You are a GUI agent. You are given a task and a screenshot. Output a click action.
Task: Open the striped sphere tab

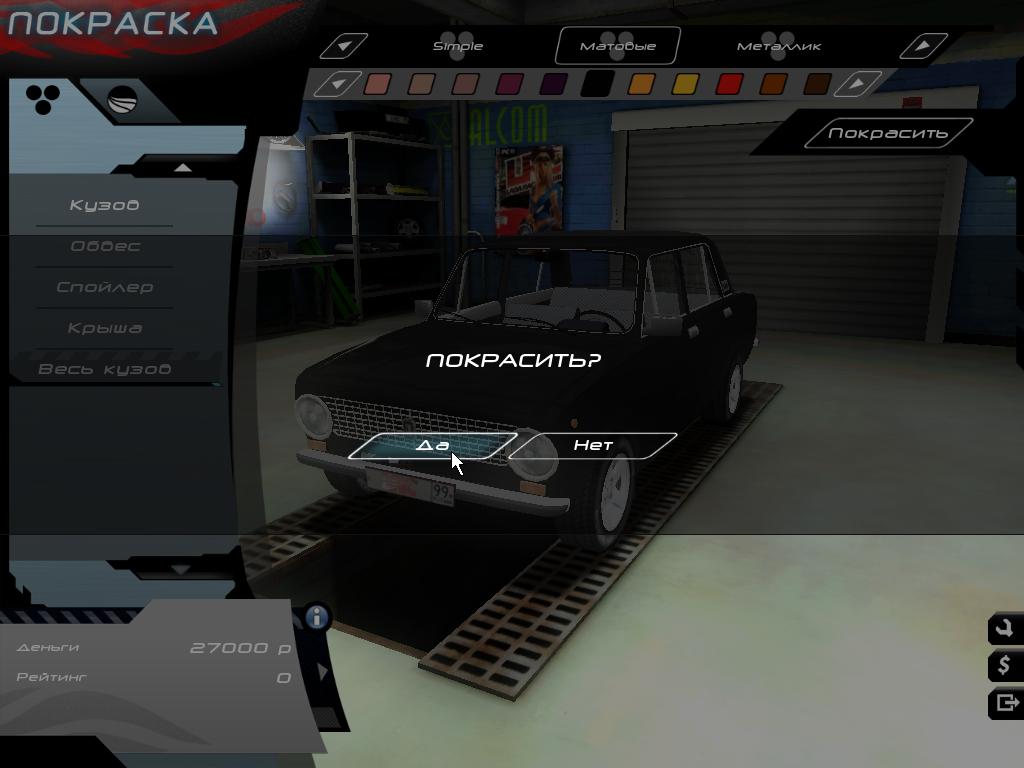(x=122, y=102)
